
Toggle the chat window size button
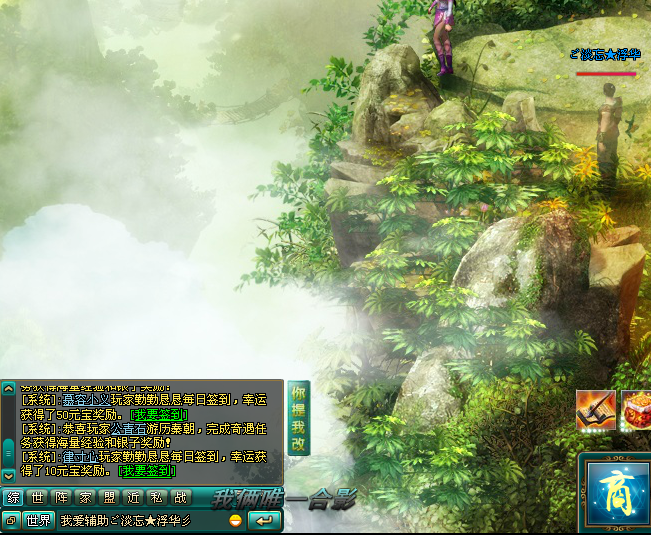[x=10, y=520]
